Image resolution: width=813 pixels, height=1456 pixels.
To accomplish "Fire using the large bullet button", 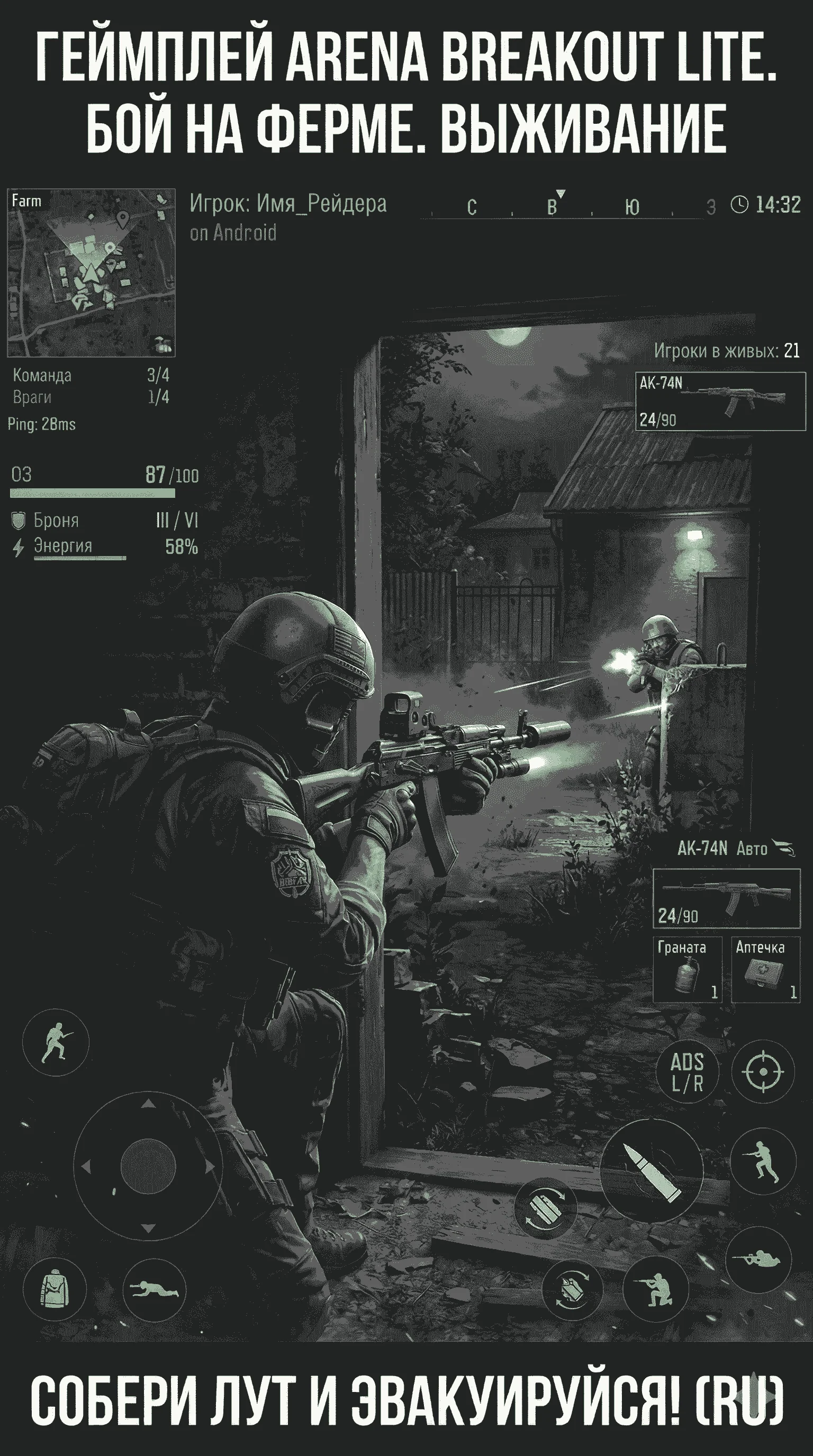I will tap(651, 1170).
